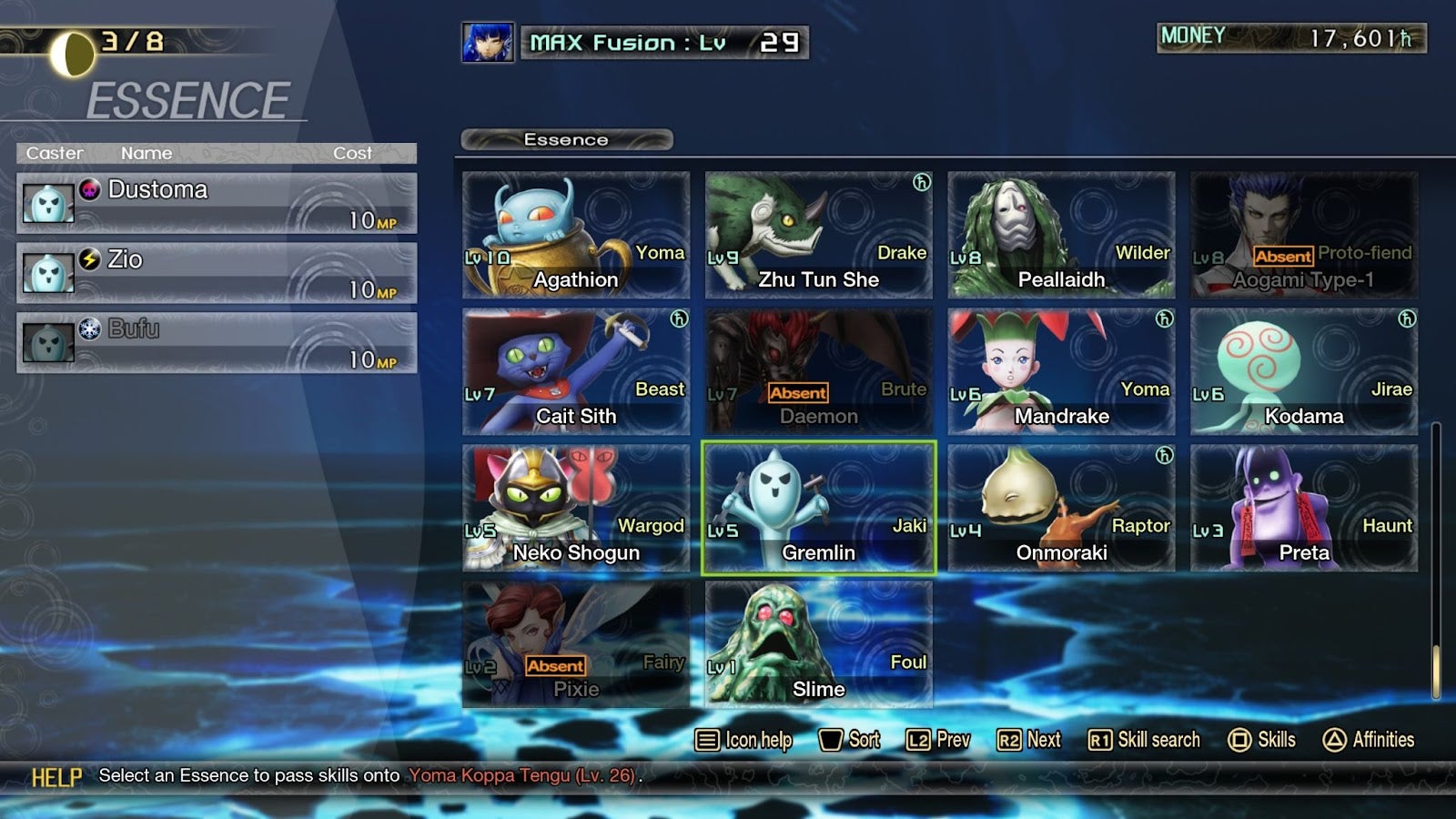Click L2 Prev to go back a page

pos(939,740)
